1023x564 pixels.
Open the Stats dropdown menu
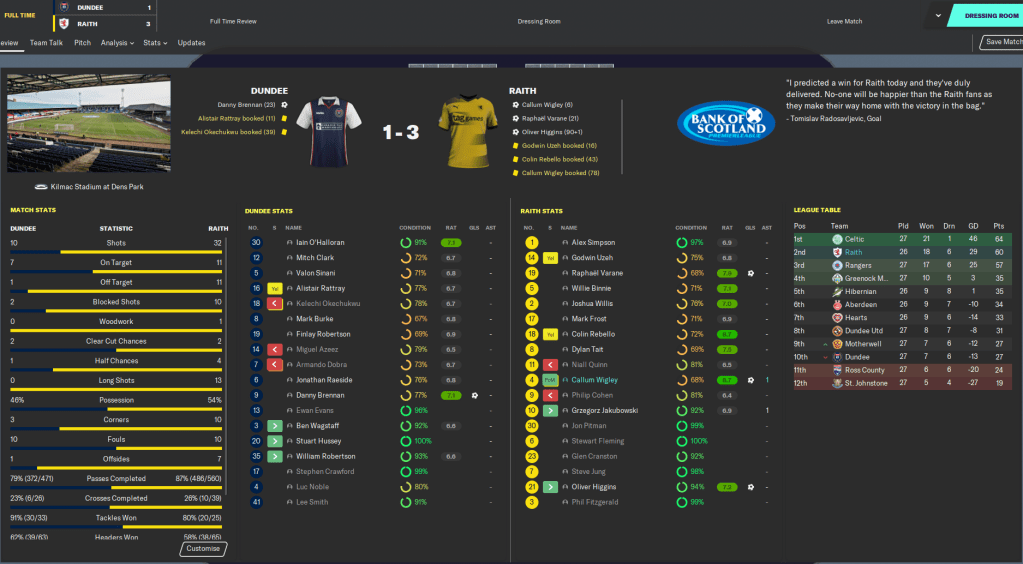click(154, 43)
